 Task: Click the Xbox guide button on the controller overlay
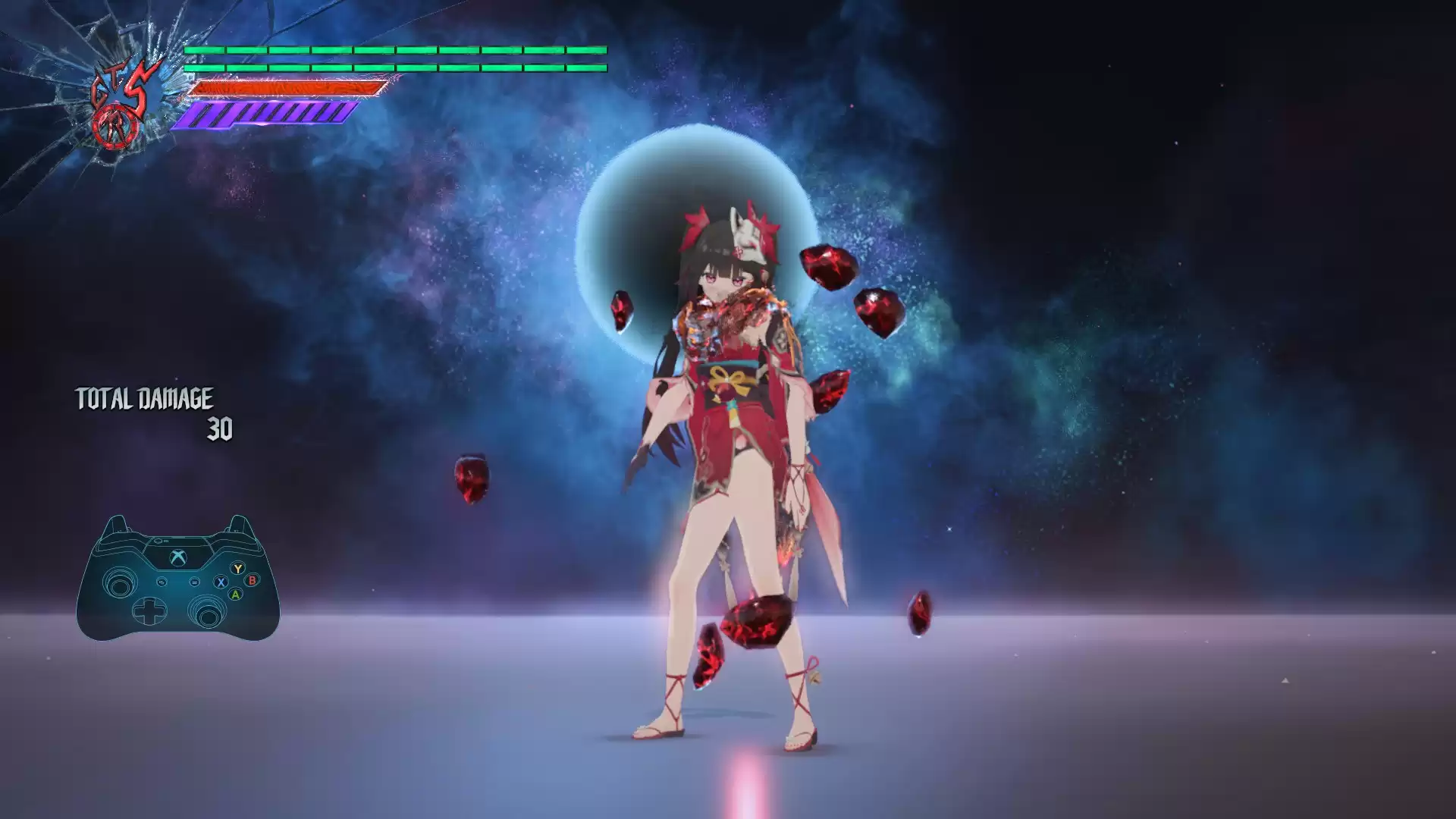[x=177, y=557]
